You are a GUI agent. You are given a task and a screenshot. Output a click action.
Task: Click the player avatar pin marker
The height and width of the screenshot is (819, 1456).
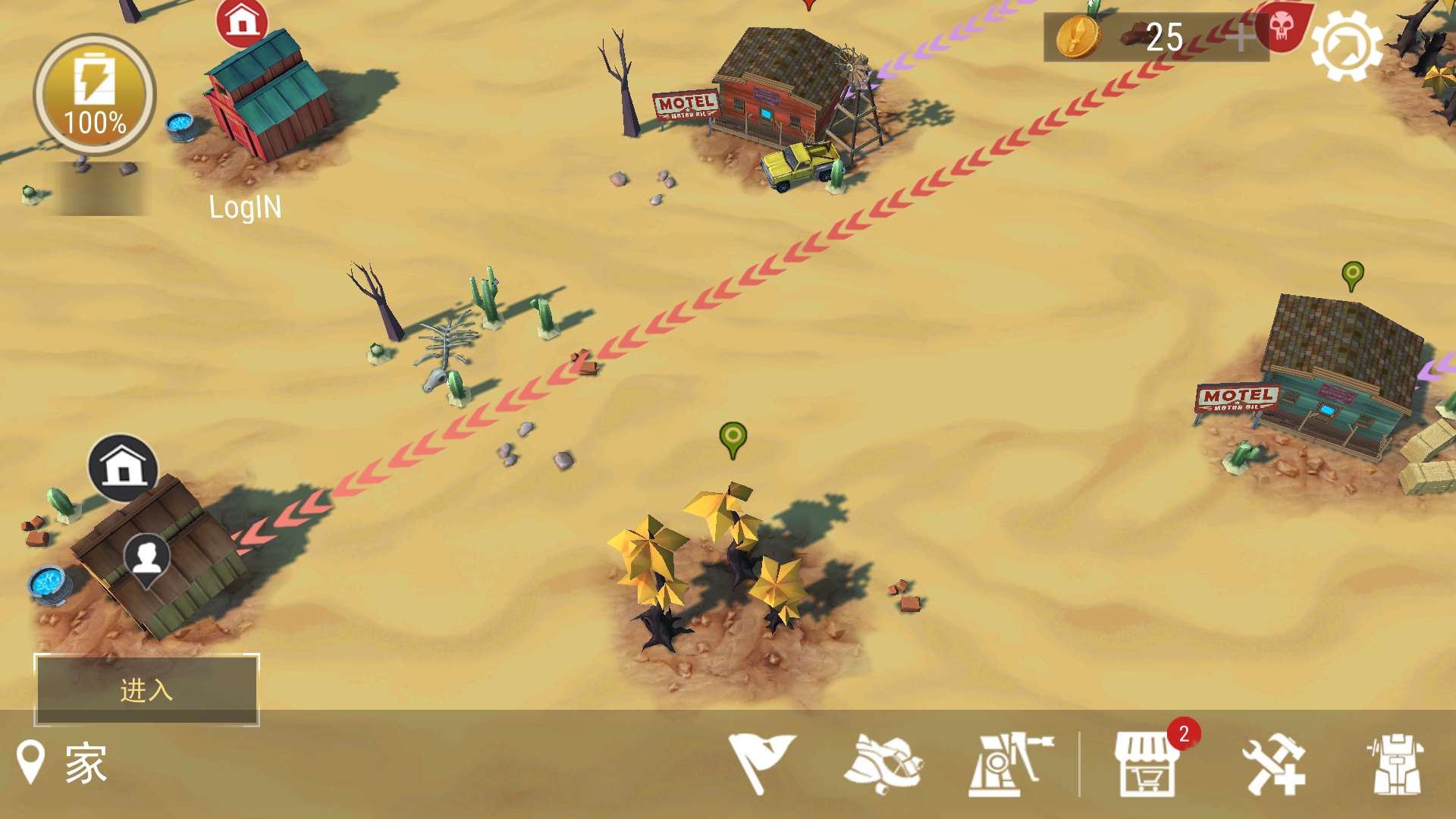coord(146,560)
